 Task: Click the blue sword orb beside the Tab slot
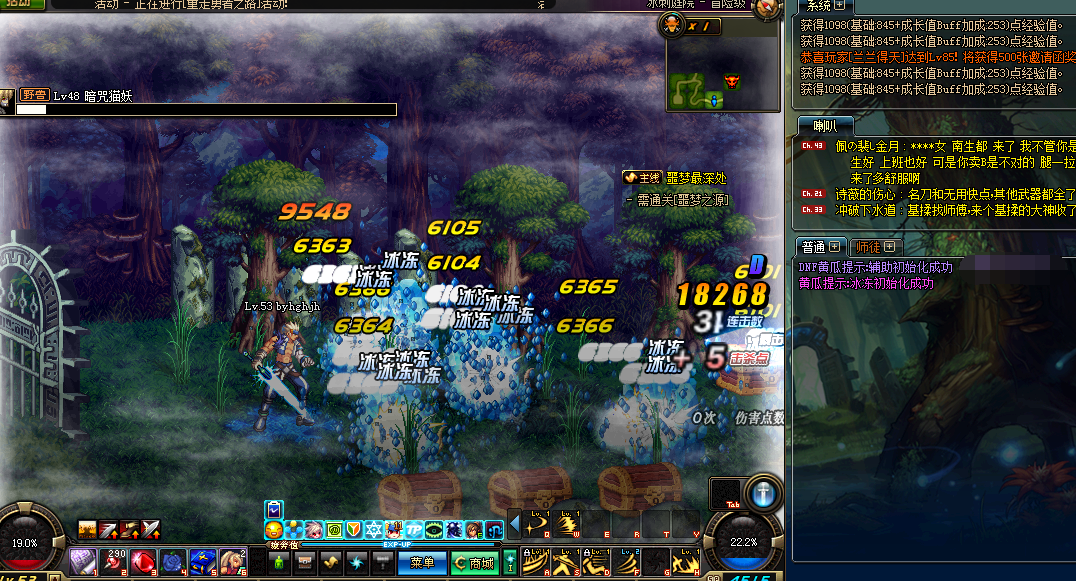pos(766,495)
